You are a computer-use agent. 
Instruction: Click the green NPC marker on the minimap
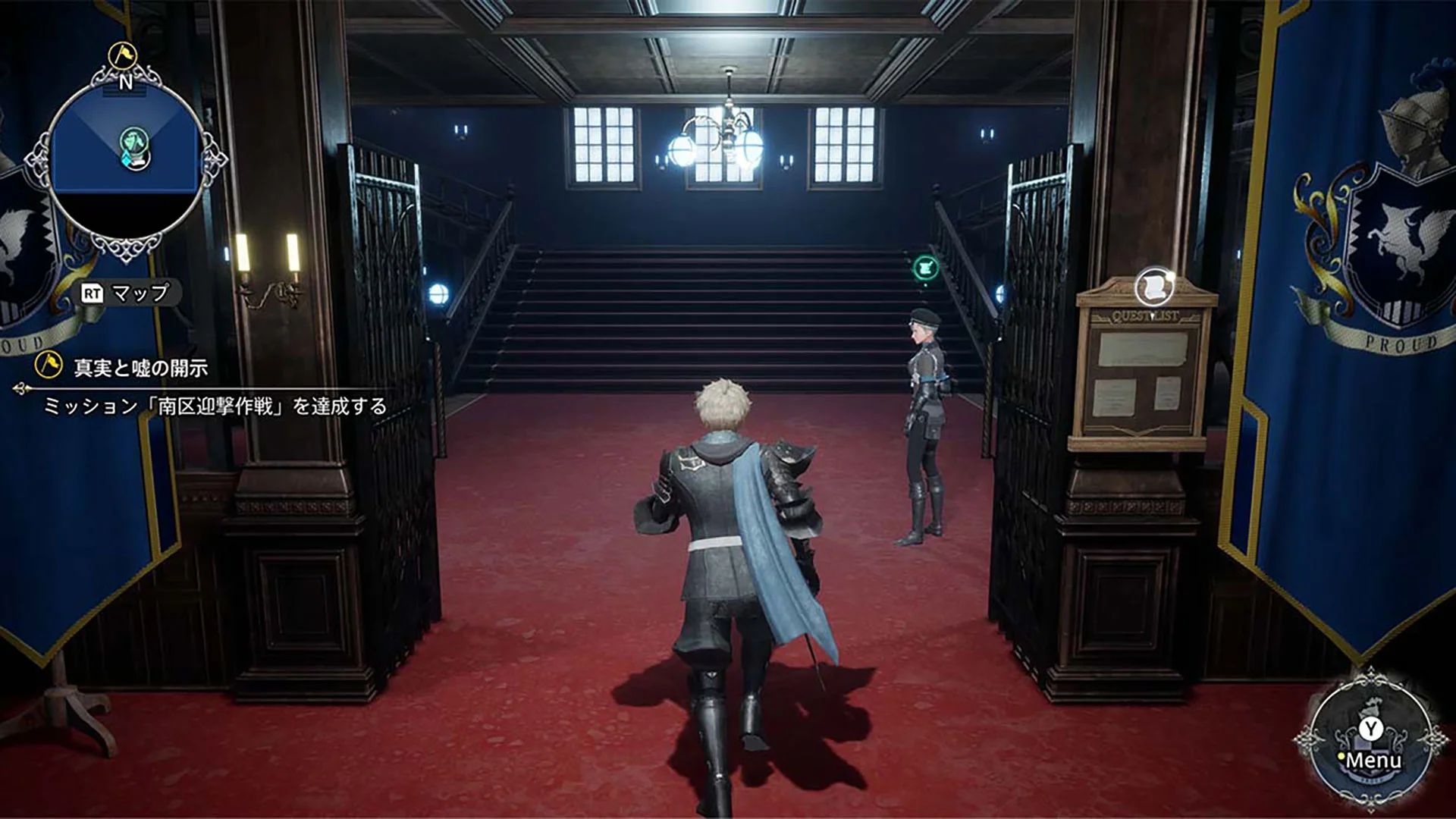[x=133, y=140]
